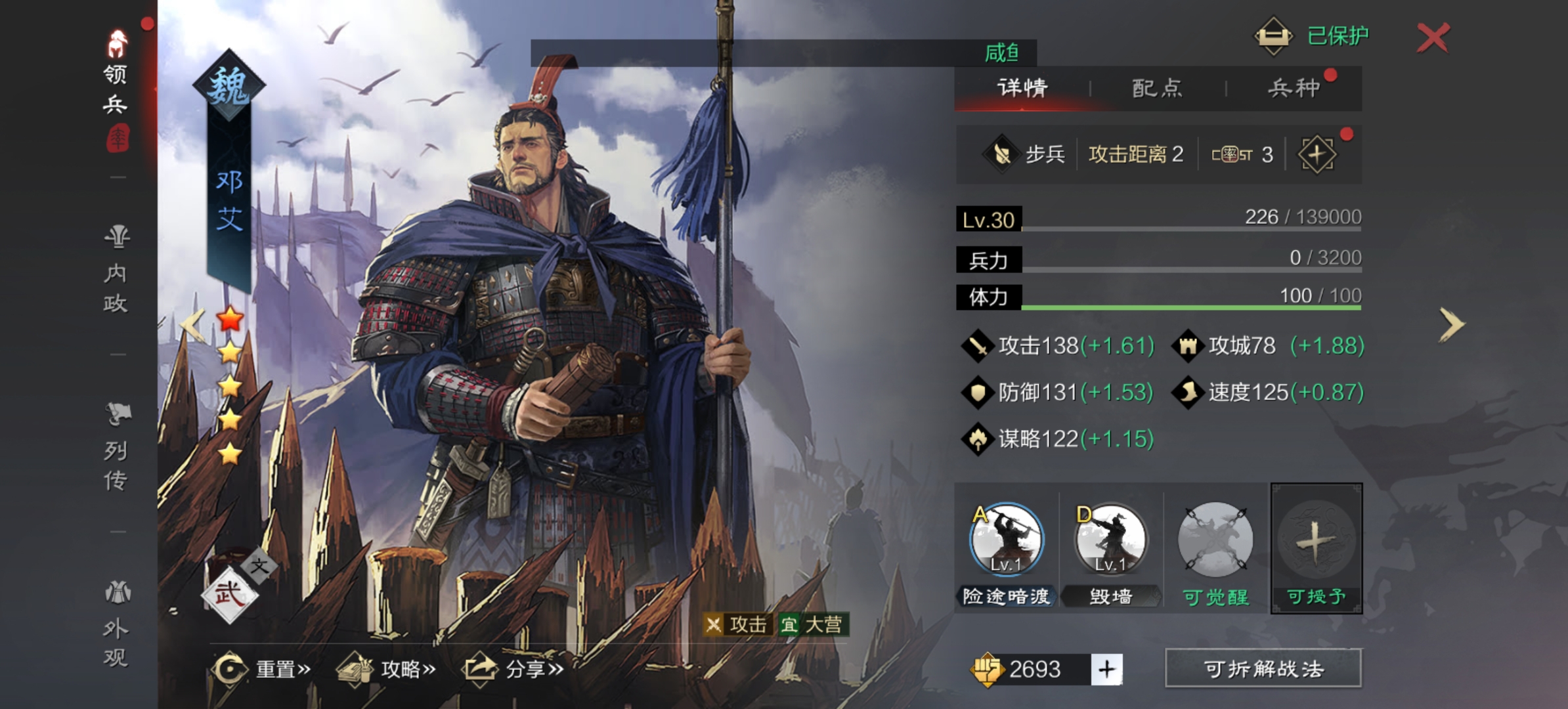The height and width of the screenshot is (709, 1568).
Task: Open the 兵种 tab
Action: coord(1294,88)
